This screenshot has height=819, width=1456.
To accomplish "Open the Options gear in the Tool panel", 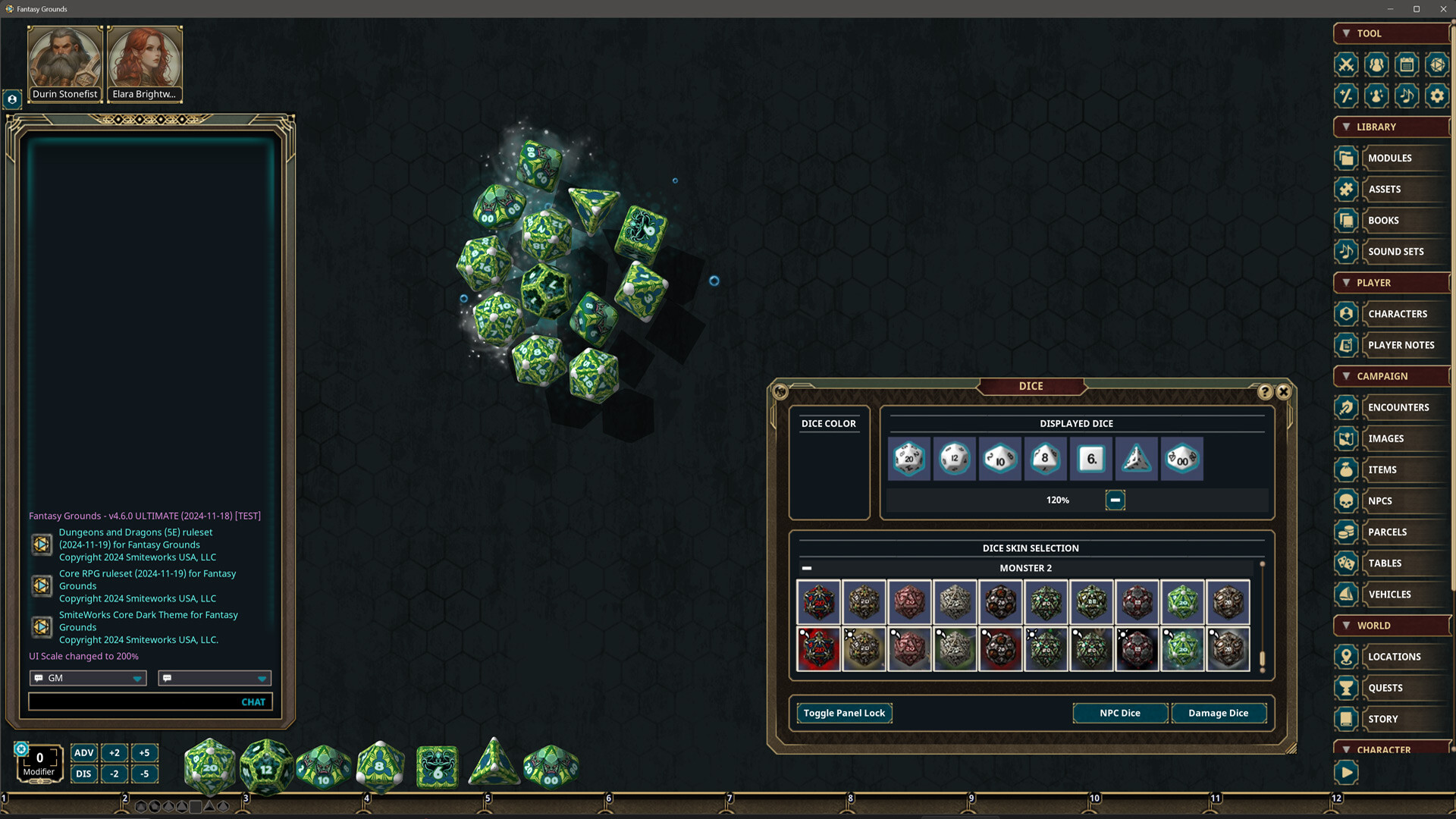I will click(1437, 96).
